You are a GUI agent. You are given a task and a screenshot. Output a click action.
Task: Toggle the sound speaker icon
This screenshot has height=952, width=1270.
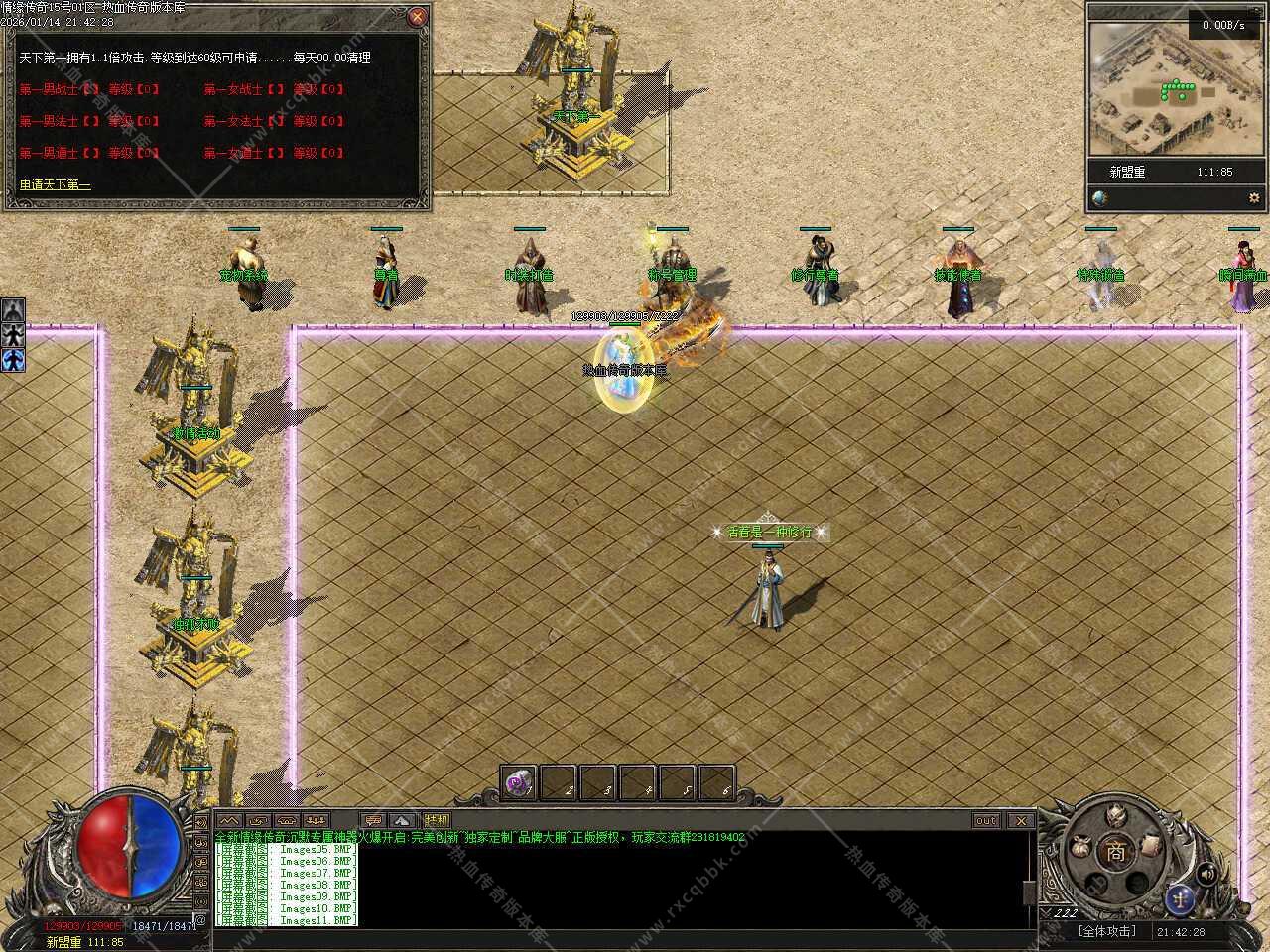coord(1206,874)
